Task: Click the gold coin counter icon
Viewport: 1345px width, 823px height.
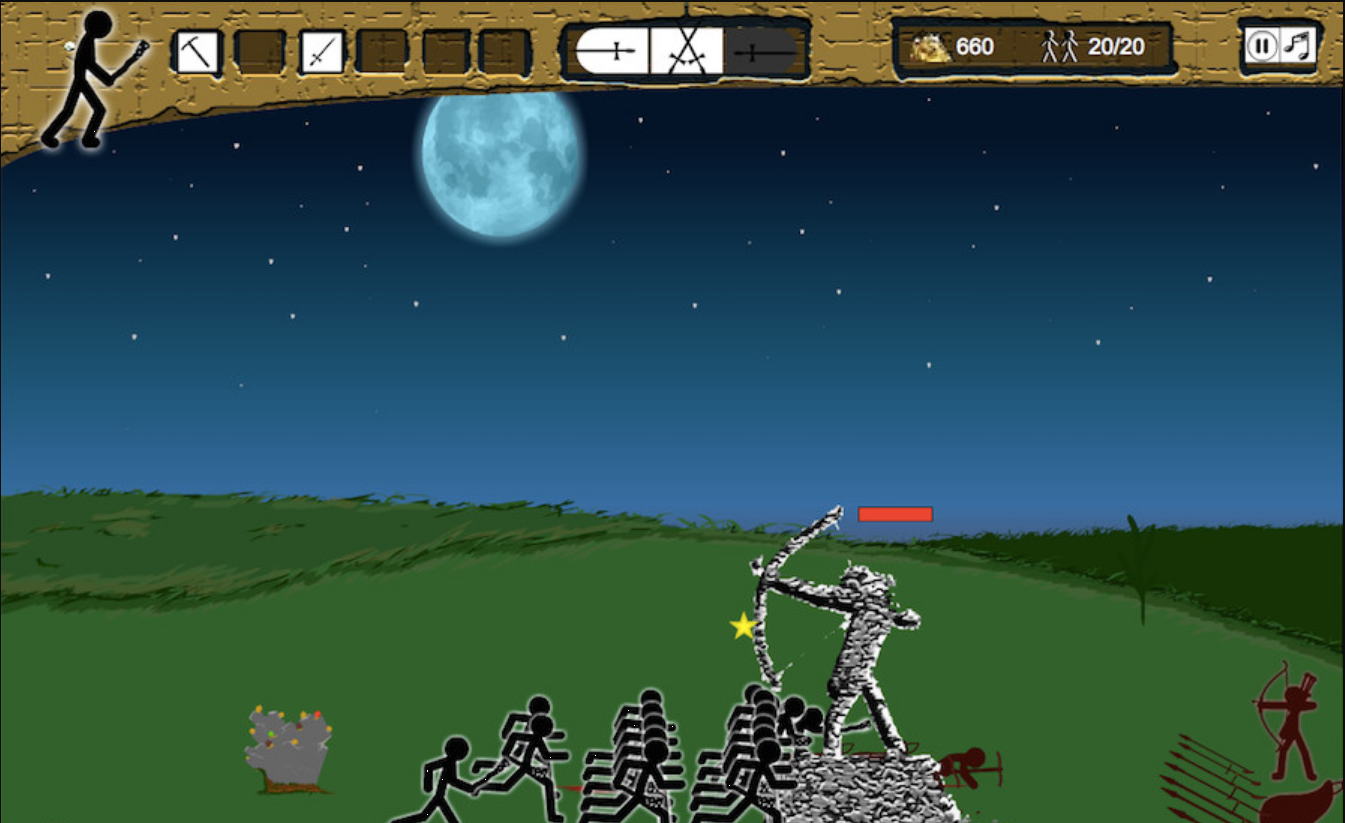Action: pos(931,46)
